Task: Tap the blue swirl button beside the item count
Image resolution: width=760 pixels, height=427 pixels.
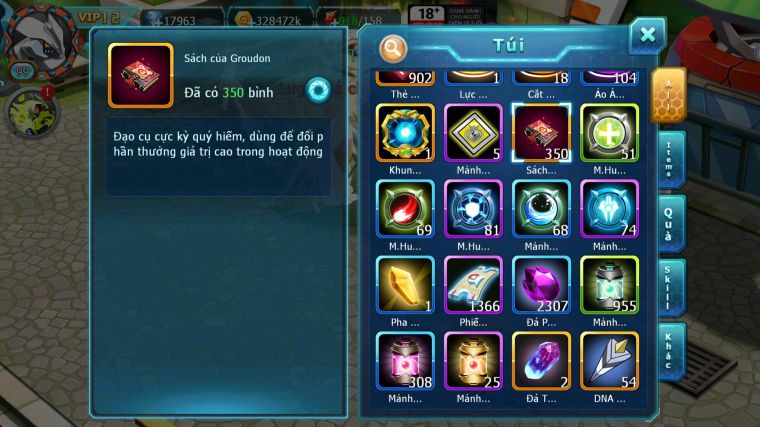Action: pyautogui.click(x=318, y=89)
